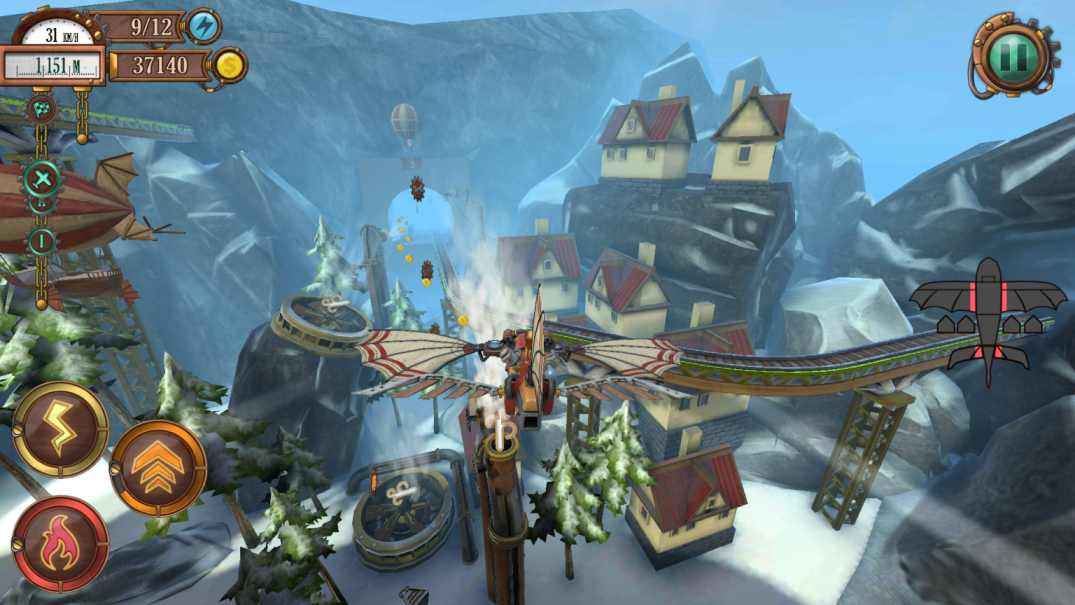Screen dimensions: 1075x605
Task: Use the orange triple-chevron boost
Action: coord(158,467)
